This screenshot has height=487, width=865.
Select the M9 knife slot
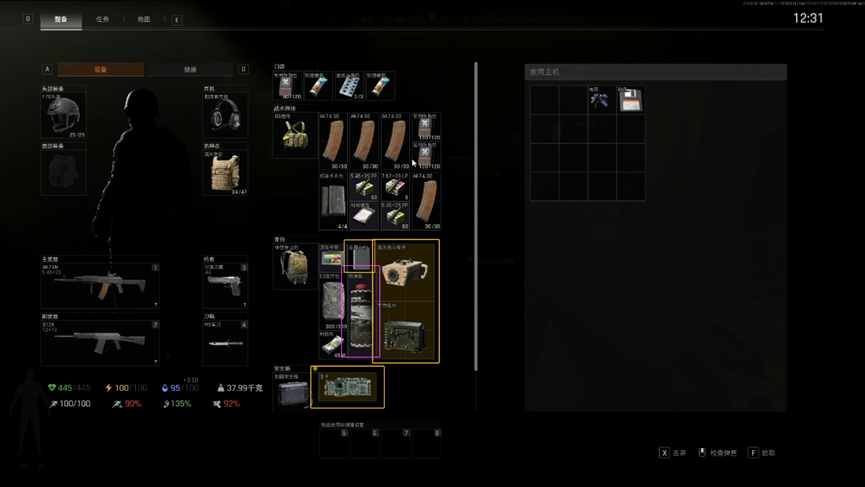coord(225,343)
